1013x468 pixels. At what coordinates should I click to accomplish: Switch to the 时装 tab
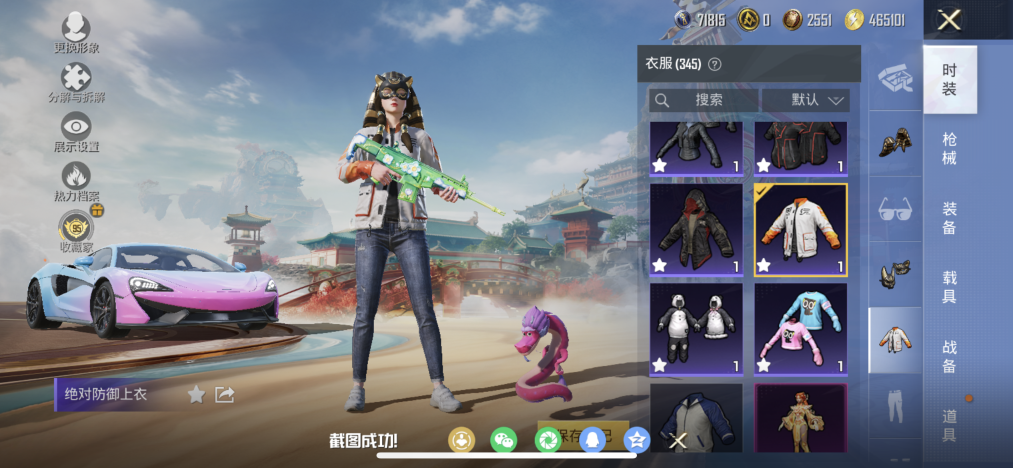coord(949,80)
